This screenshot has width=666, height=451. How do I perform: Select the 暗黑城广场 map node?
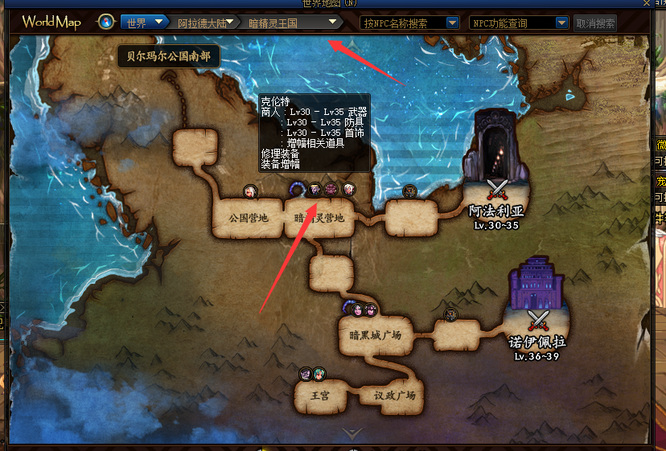click(375, 334)
